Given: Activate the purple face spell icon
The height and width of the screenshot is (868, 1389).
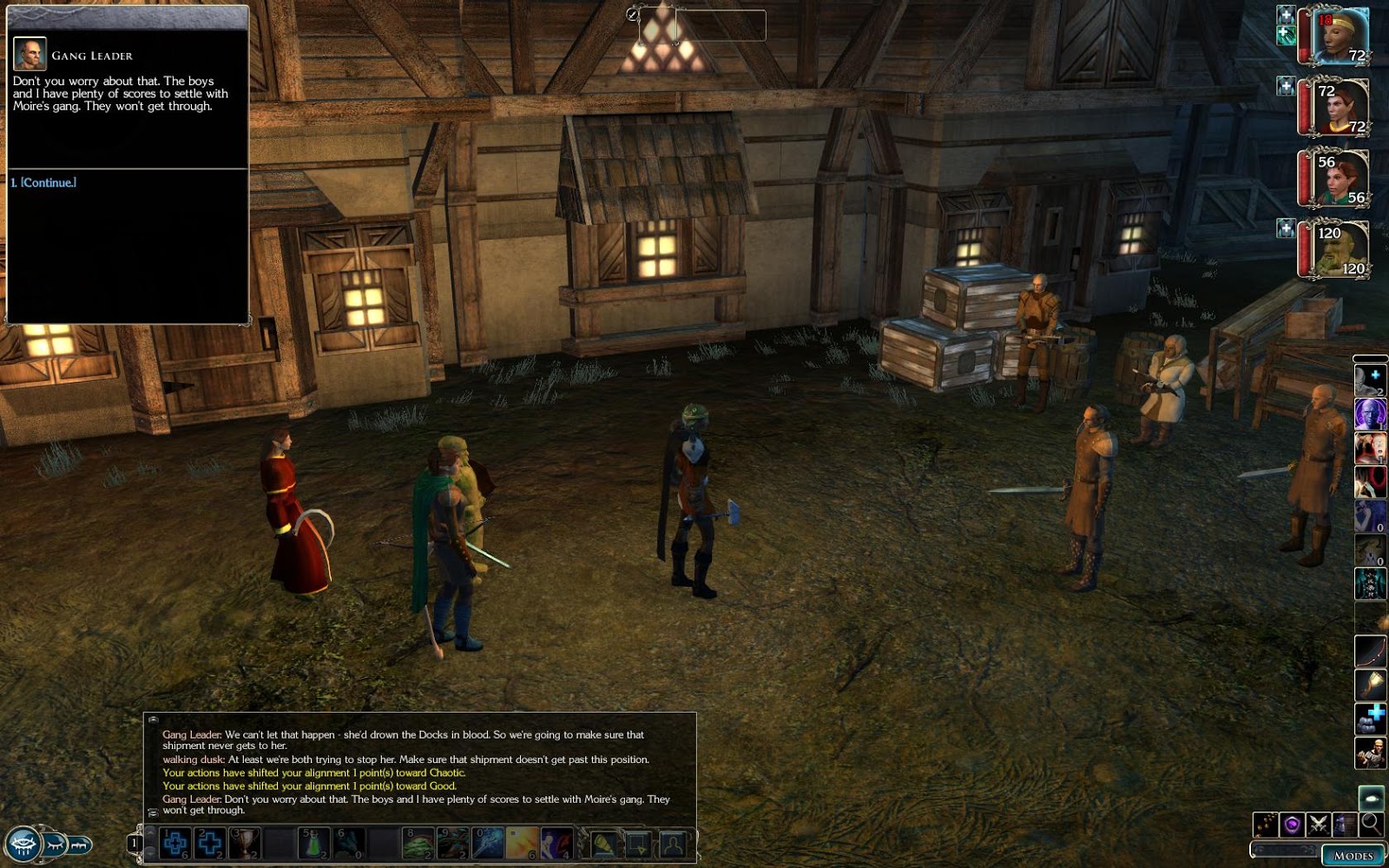Looking at the screenshot, I should [1370, 413].
